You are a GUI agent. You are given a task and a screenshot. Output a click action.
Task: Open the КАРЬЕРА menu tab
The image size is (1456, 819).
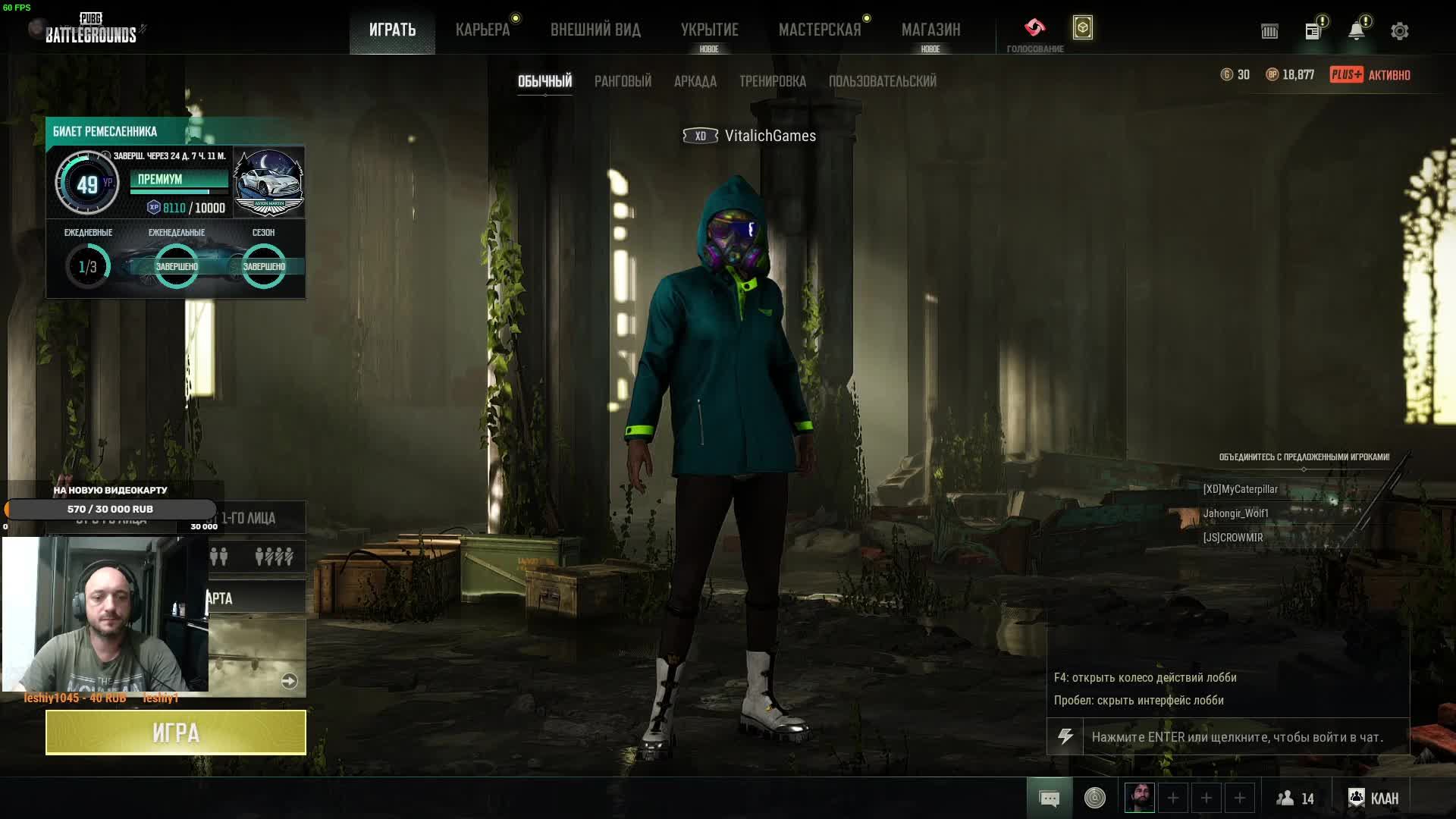click(482, 30)
